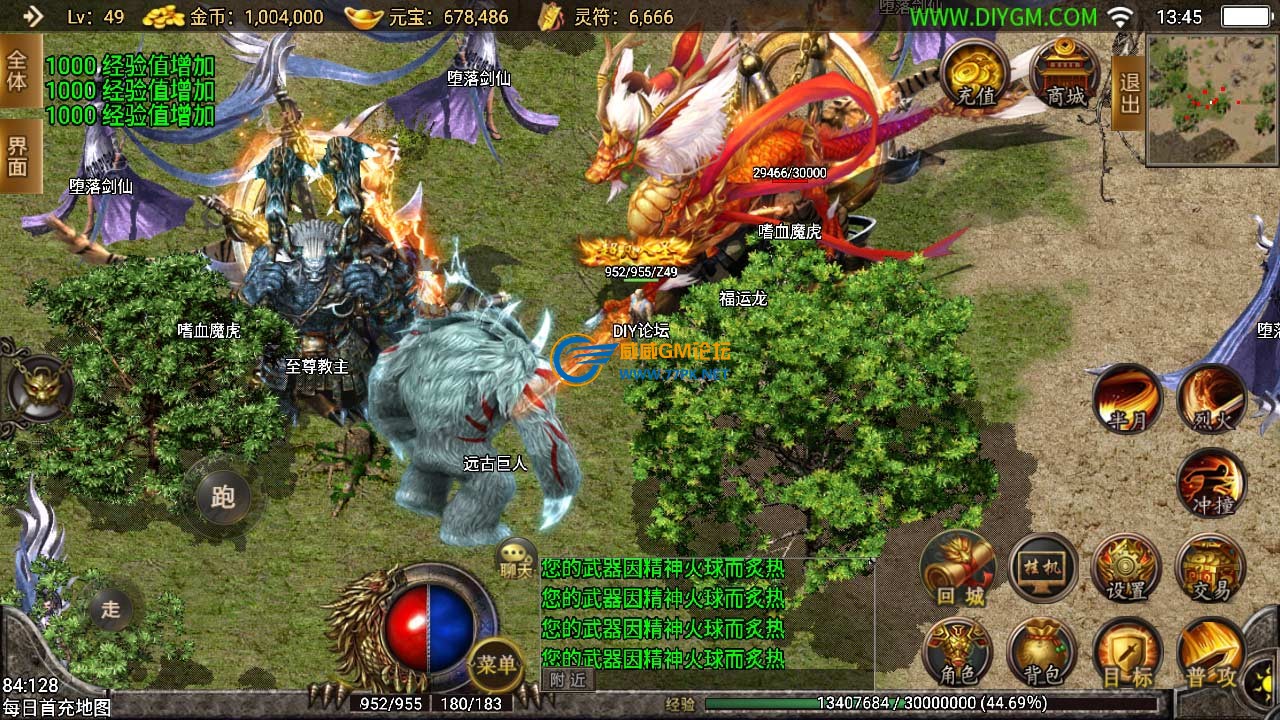This screenshot has width=1280, height=720.
Task: Select the 附近 nearby chat channel
Action: [568, 680]
